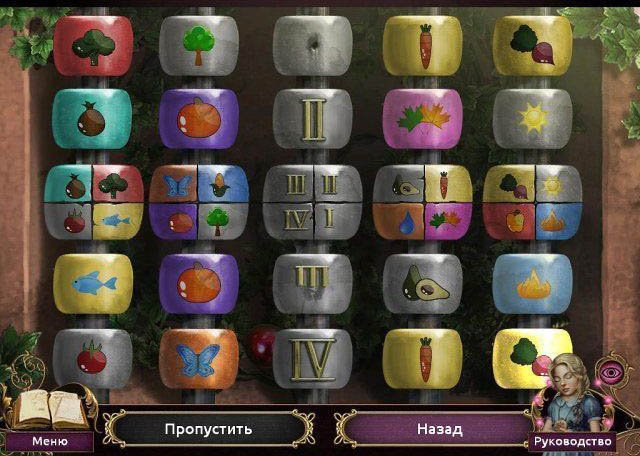
Task: Select the large gray avocado tile
Action: click(x=422, y=281)
